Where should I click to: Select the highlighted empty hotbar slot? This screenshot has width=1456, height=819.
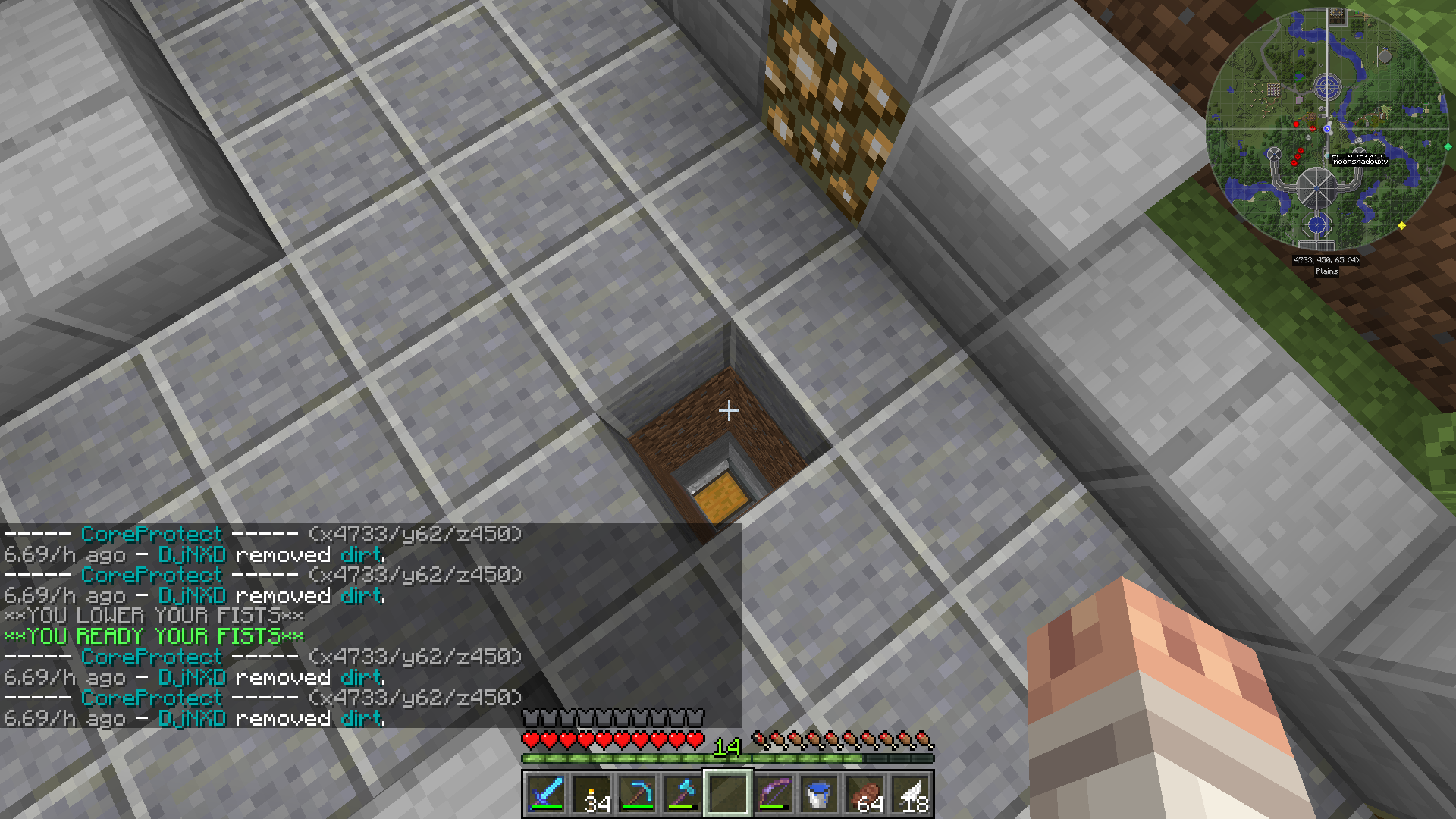click(728, 794)
